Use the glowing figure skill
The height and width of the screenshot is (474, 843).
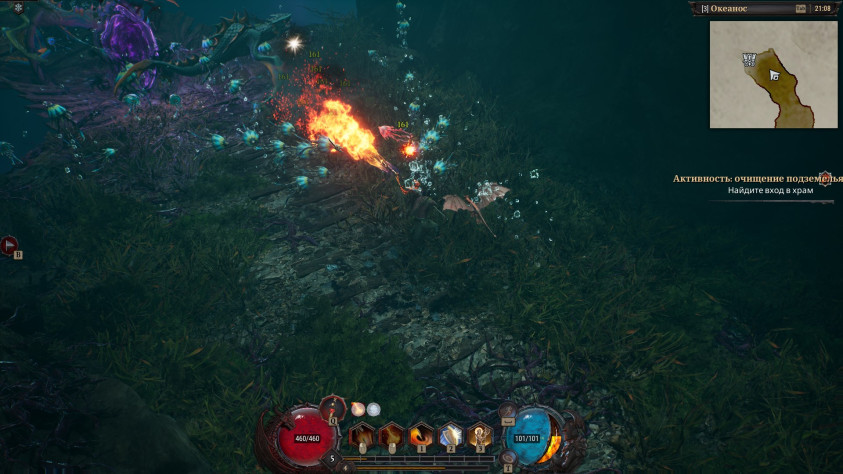481,436
